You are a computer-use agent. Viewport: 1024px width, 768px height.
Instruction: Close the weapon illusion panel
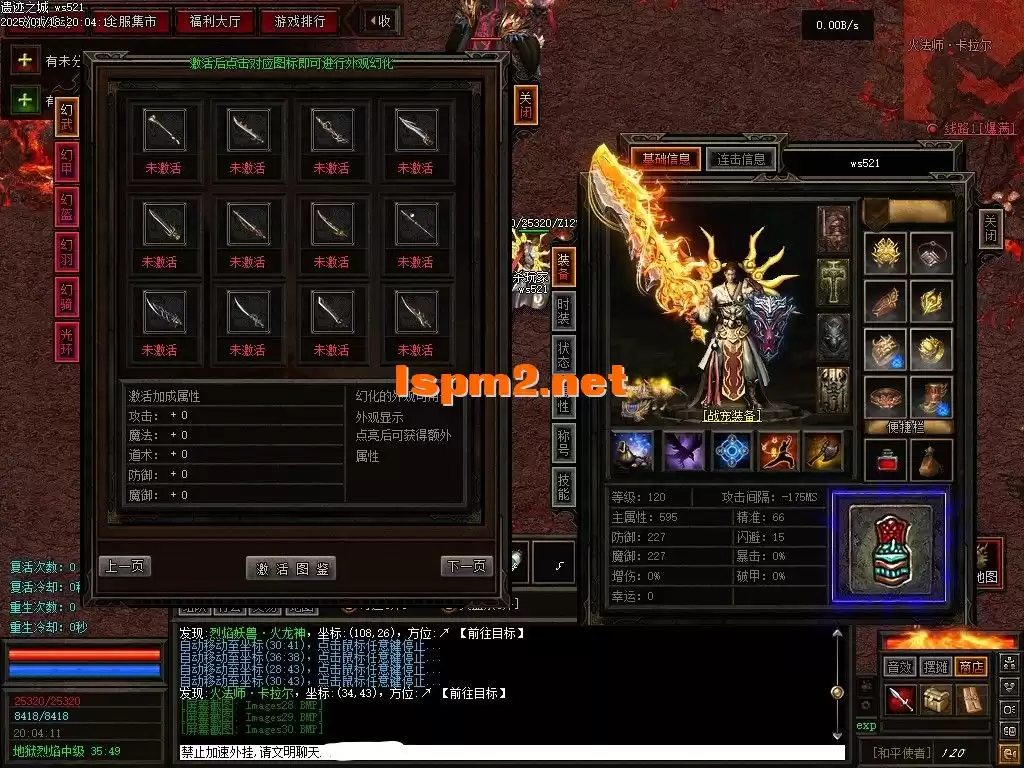coord(526,104)
